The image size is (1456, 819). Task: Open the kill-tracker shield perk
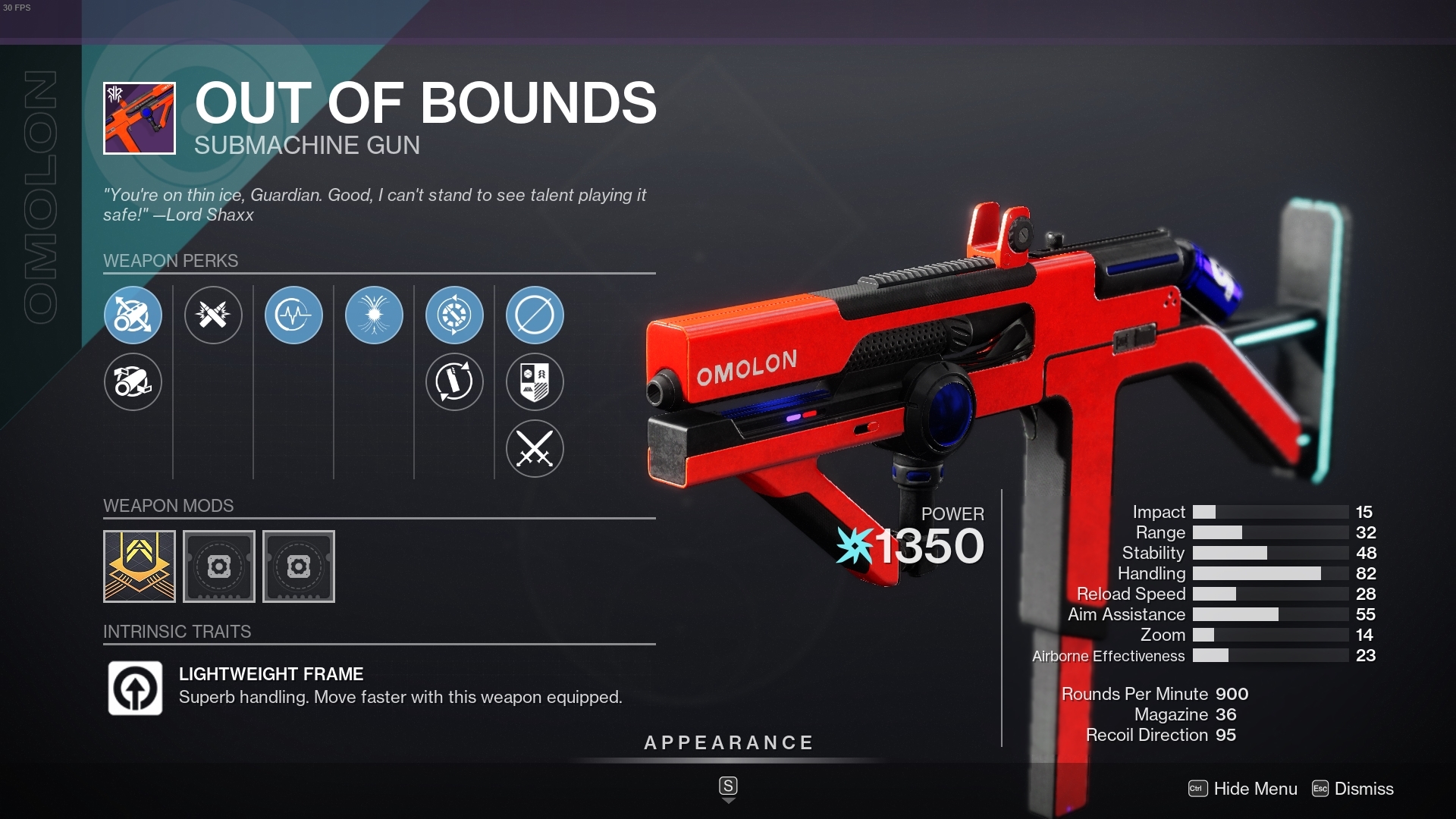click(x=535, y=382)
